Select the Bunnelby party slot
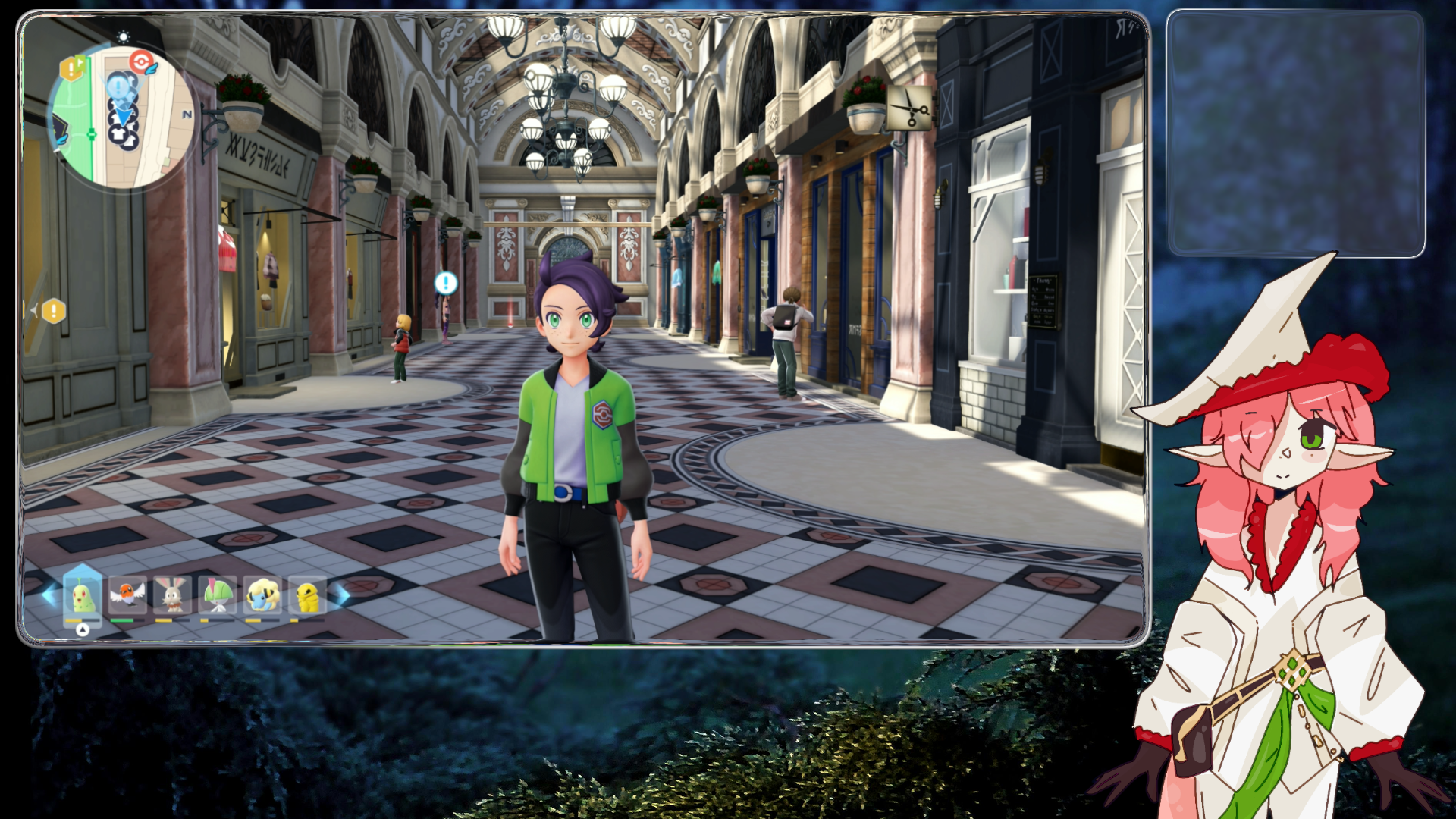The width and height of the screenshot is (1456, 819). 172,595
